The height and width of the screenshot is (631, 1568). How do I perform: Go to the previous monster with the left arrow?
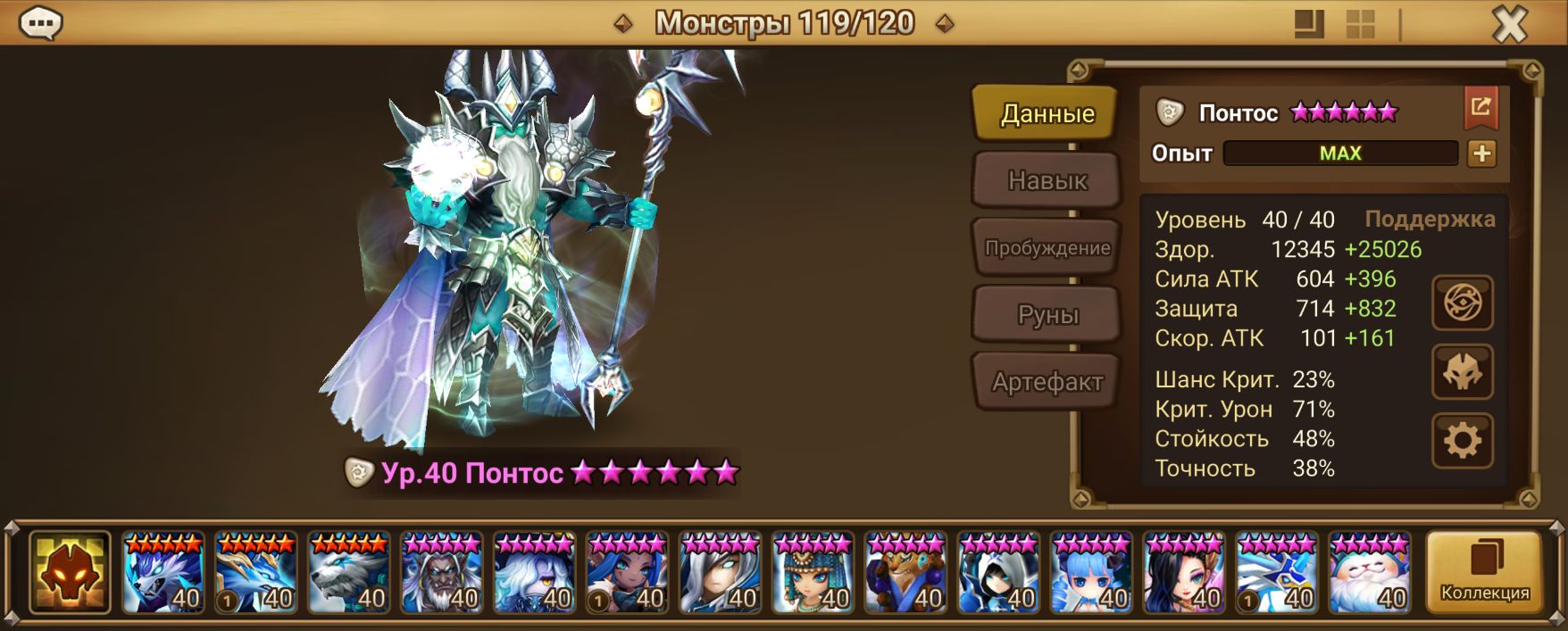[x=623, y=24]
